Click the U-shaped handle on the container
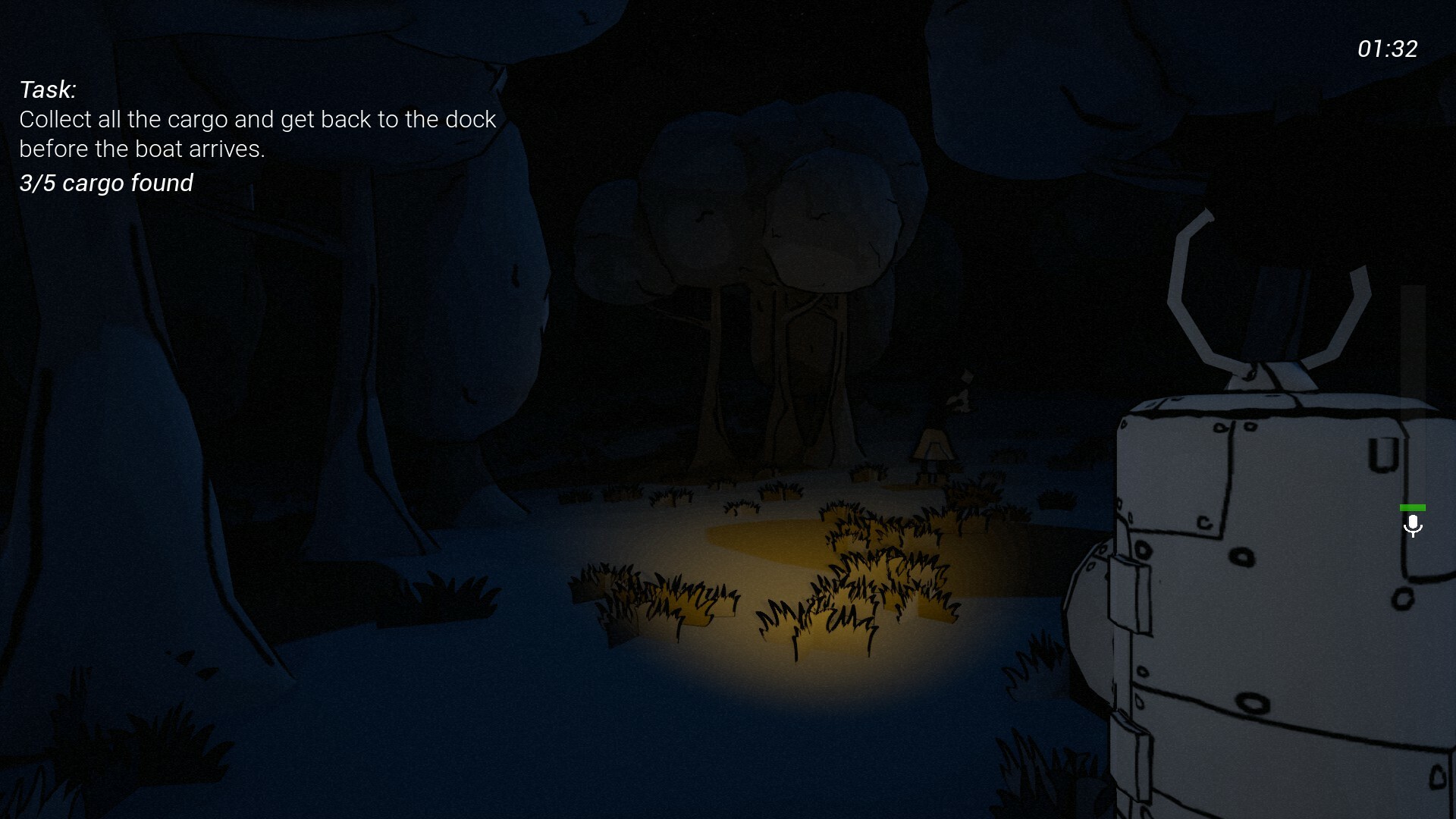This screenshot has width=1456, height=819. pos(1384,453)
